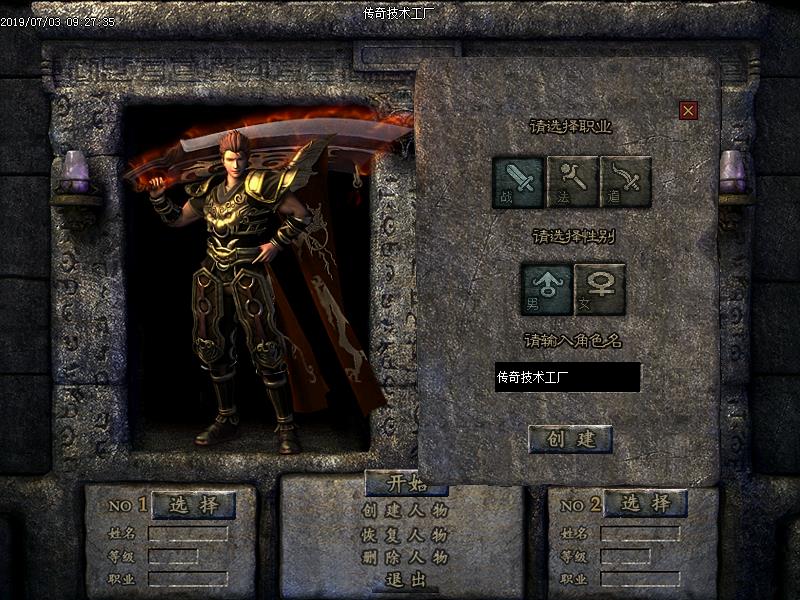This screenshot has width=800, height=600.
Task: Choose 删除人物 delete character option
Action: coord(404,557)
